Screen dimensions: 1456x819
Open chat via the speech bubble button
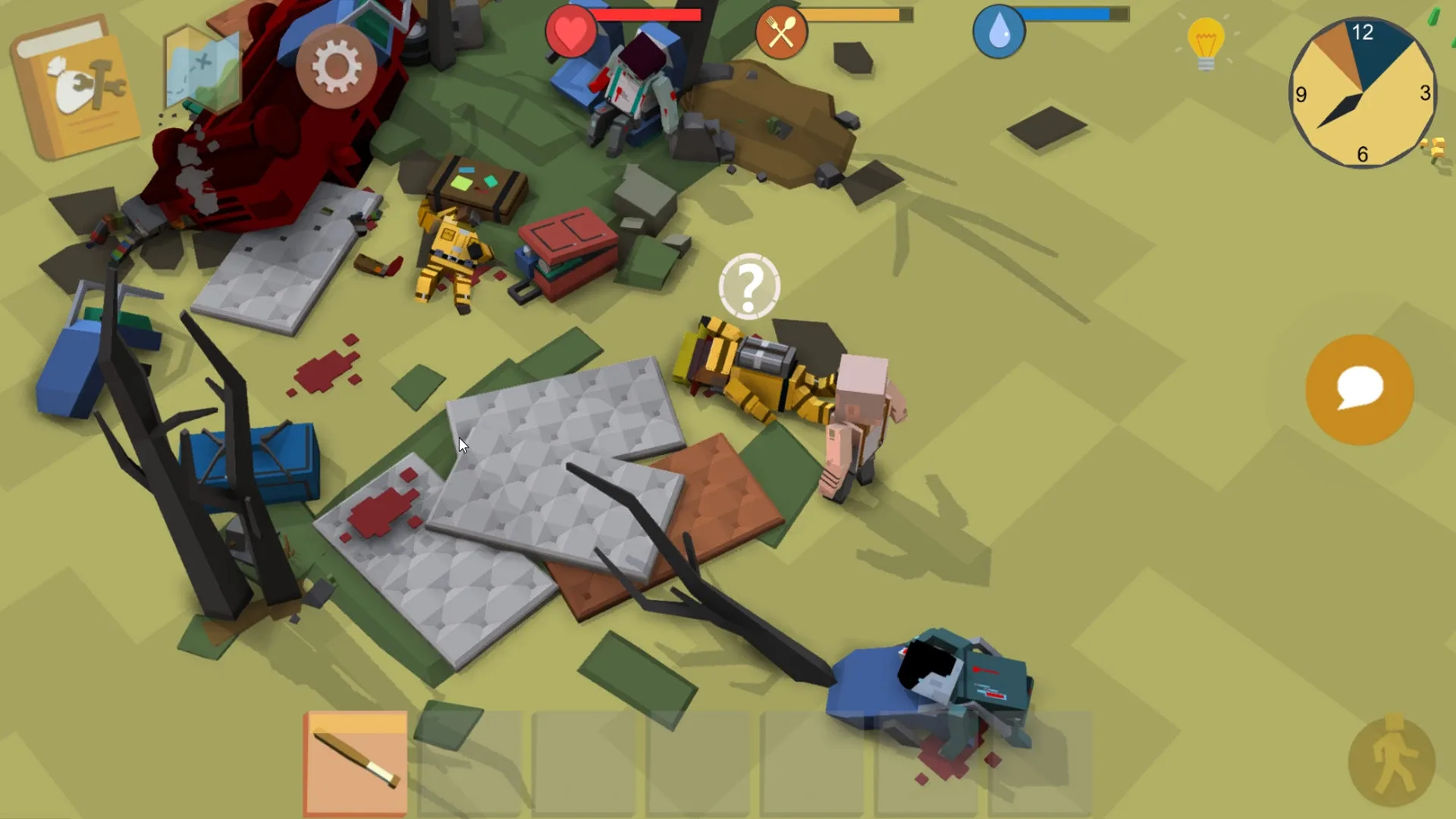[1360, 389]
